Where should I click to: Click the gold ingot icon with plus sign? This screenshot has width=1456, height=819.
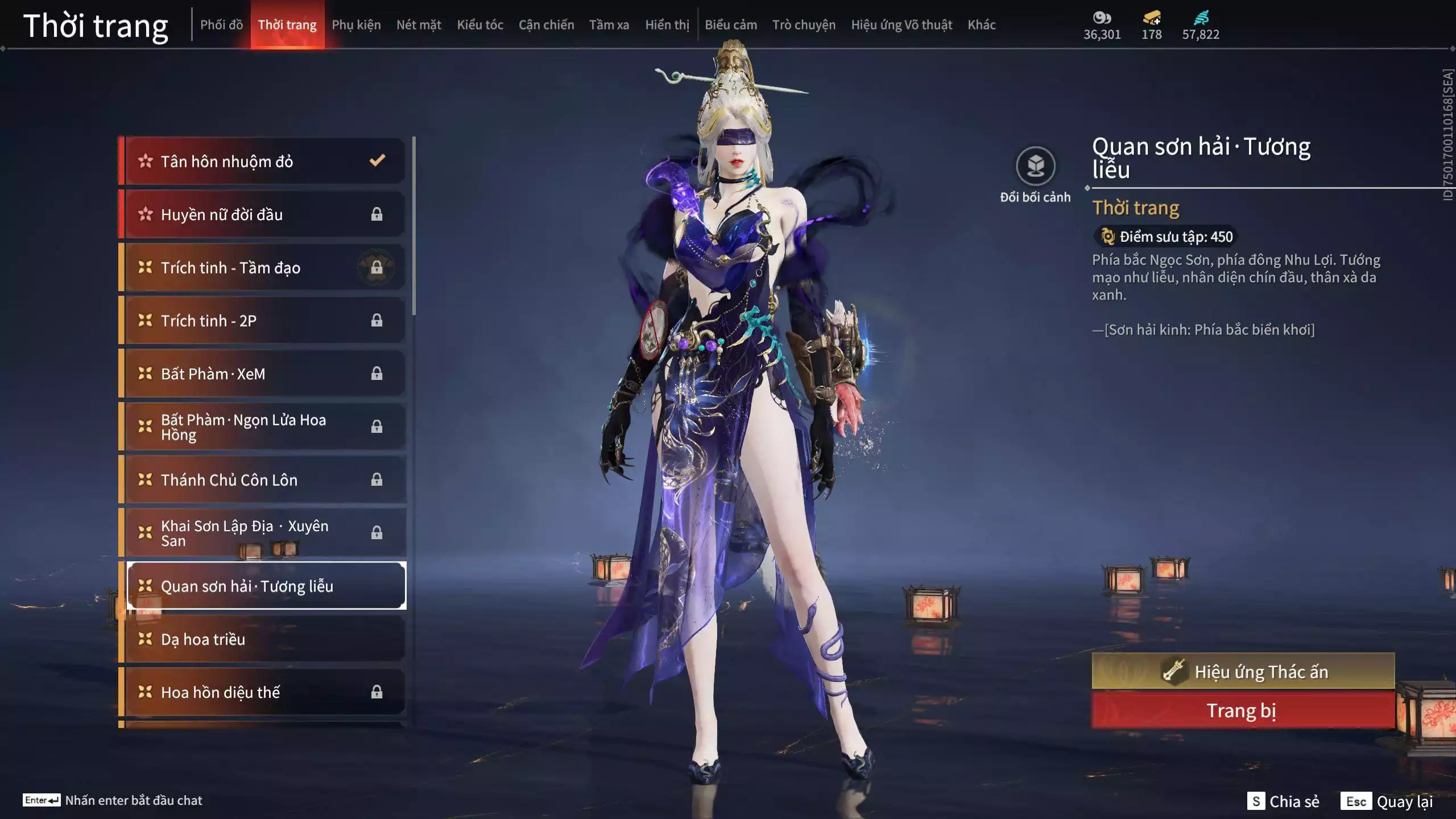[1151, 18]
